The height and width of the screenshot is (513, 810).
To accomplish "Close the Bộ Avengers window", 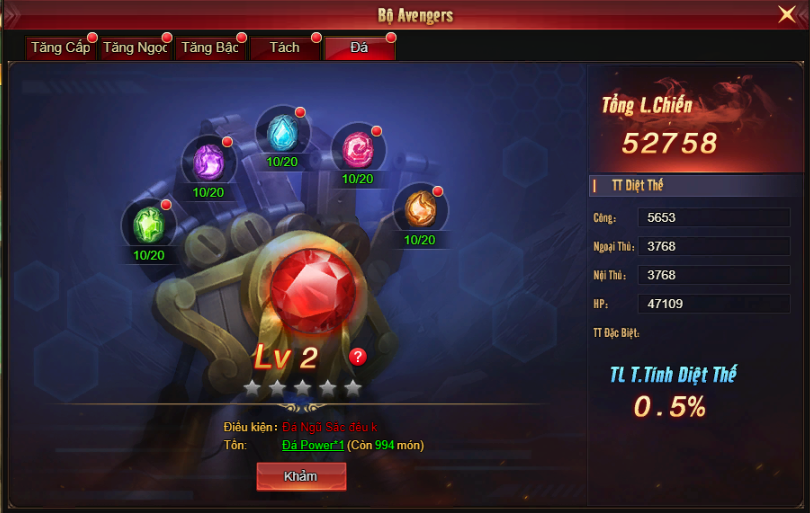I will (787, 14).
